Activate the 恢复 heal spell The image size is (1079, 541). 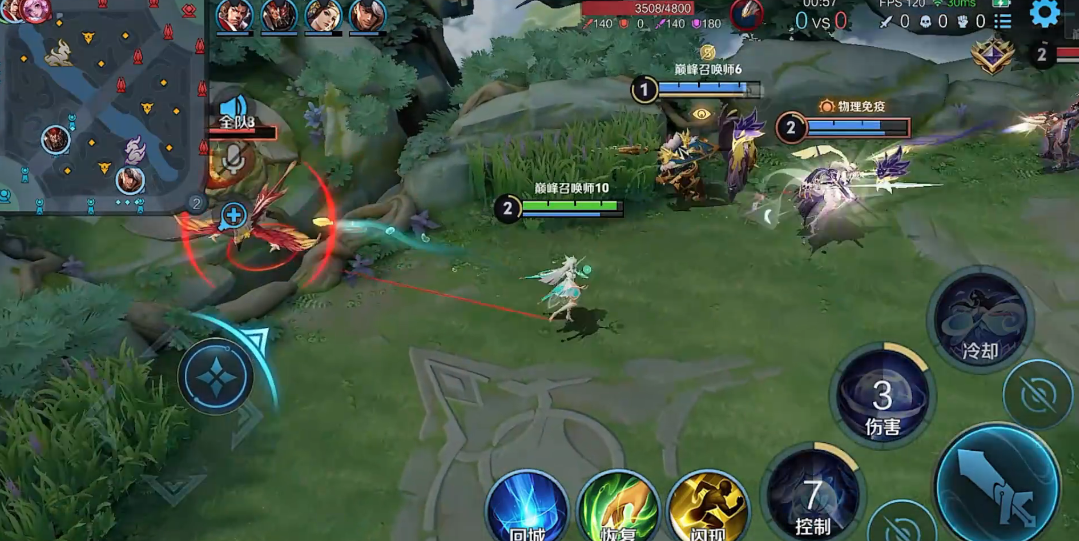[618, 508]
